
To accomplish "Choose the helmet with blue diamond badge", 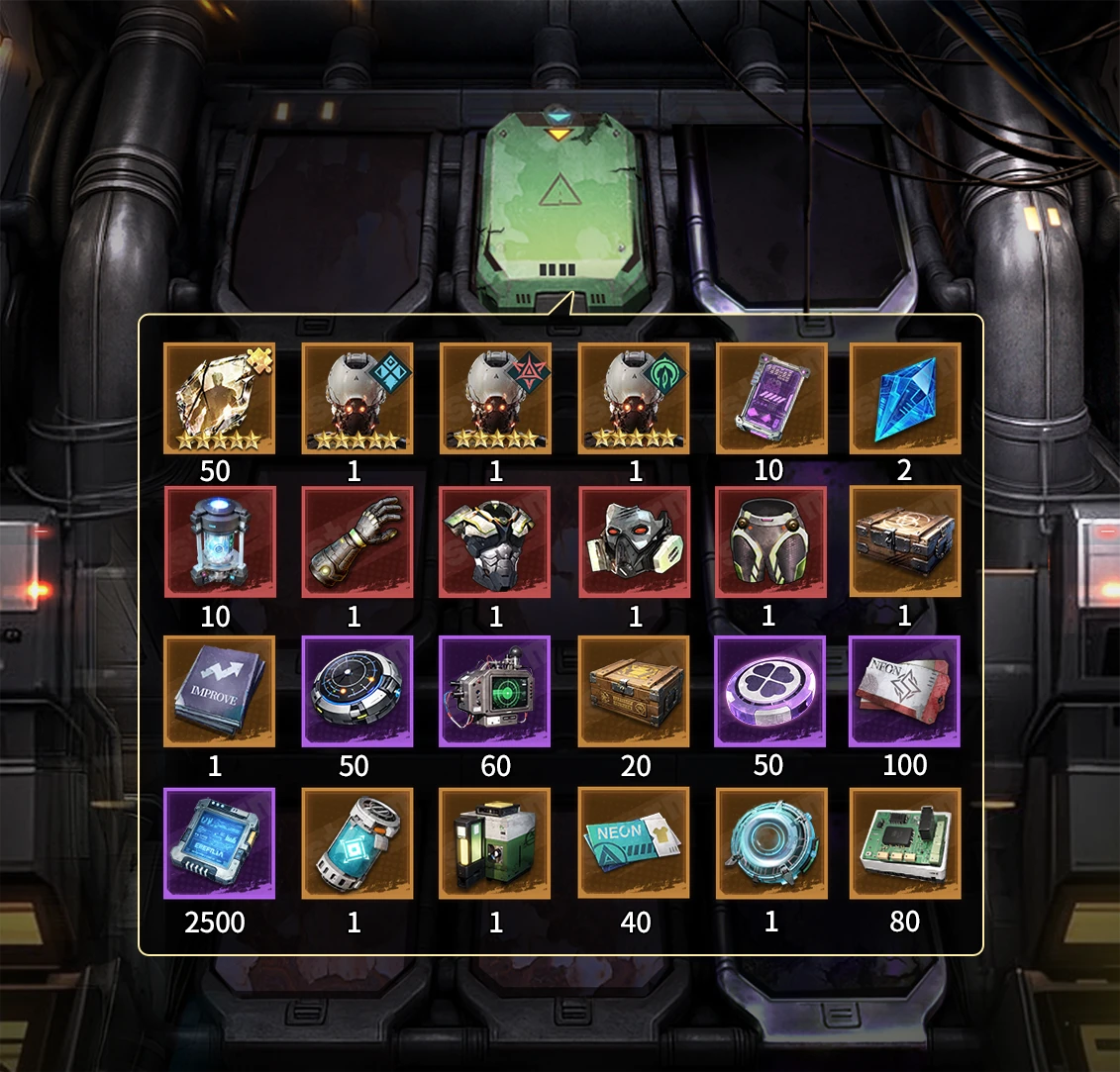I will pyautogui.click(x=356, y=399).
